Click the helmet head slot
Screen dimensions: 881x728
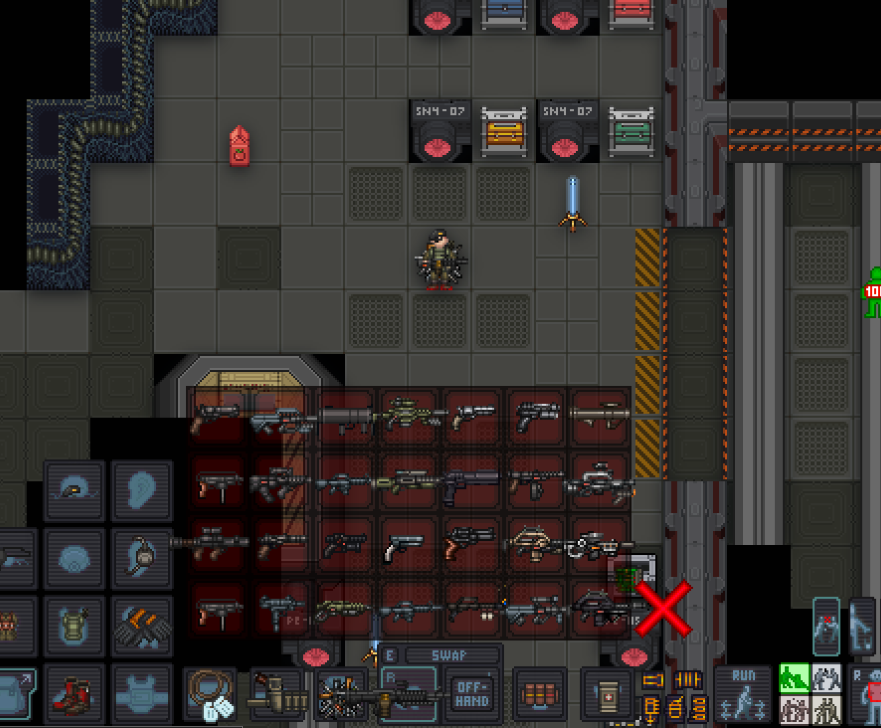pyautogui.click(x=74, y=489)
